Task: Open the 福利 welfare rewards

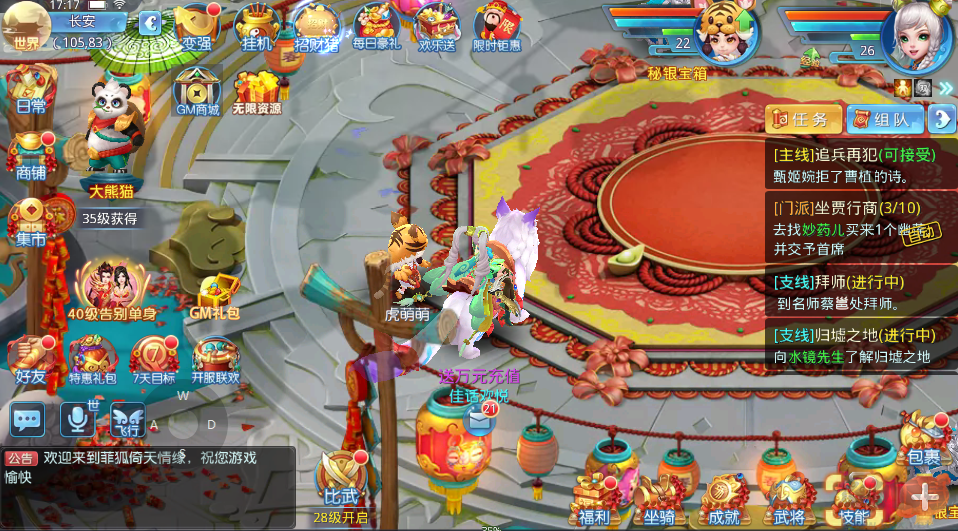Action: pos(594,497)
